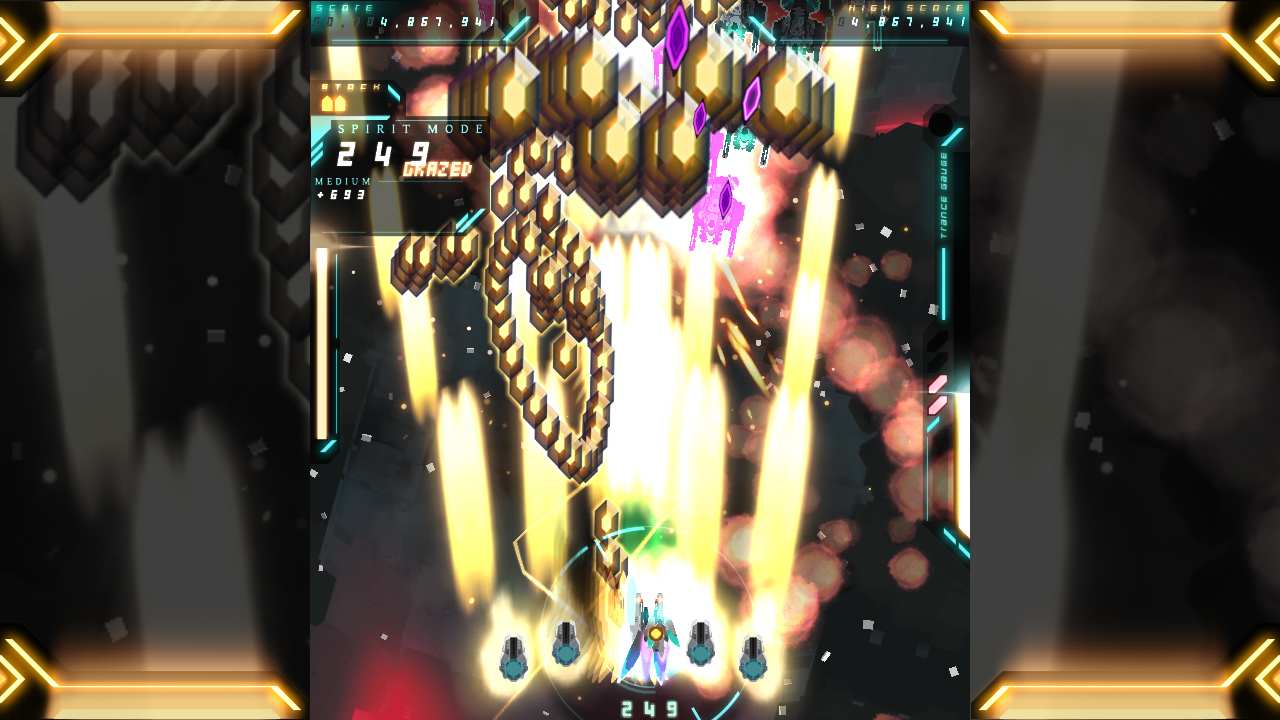
Task: Click the 249 graze counter below the ship
Action: [649, 706]
